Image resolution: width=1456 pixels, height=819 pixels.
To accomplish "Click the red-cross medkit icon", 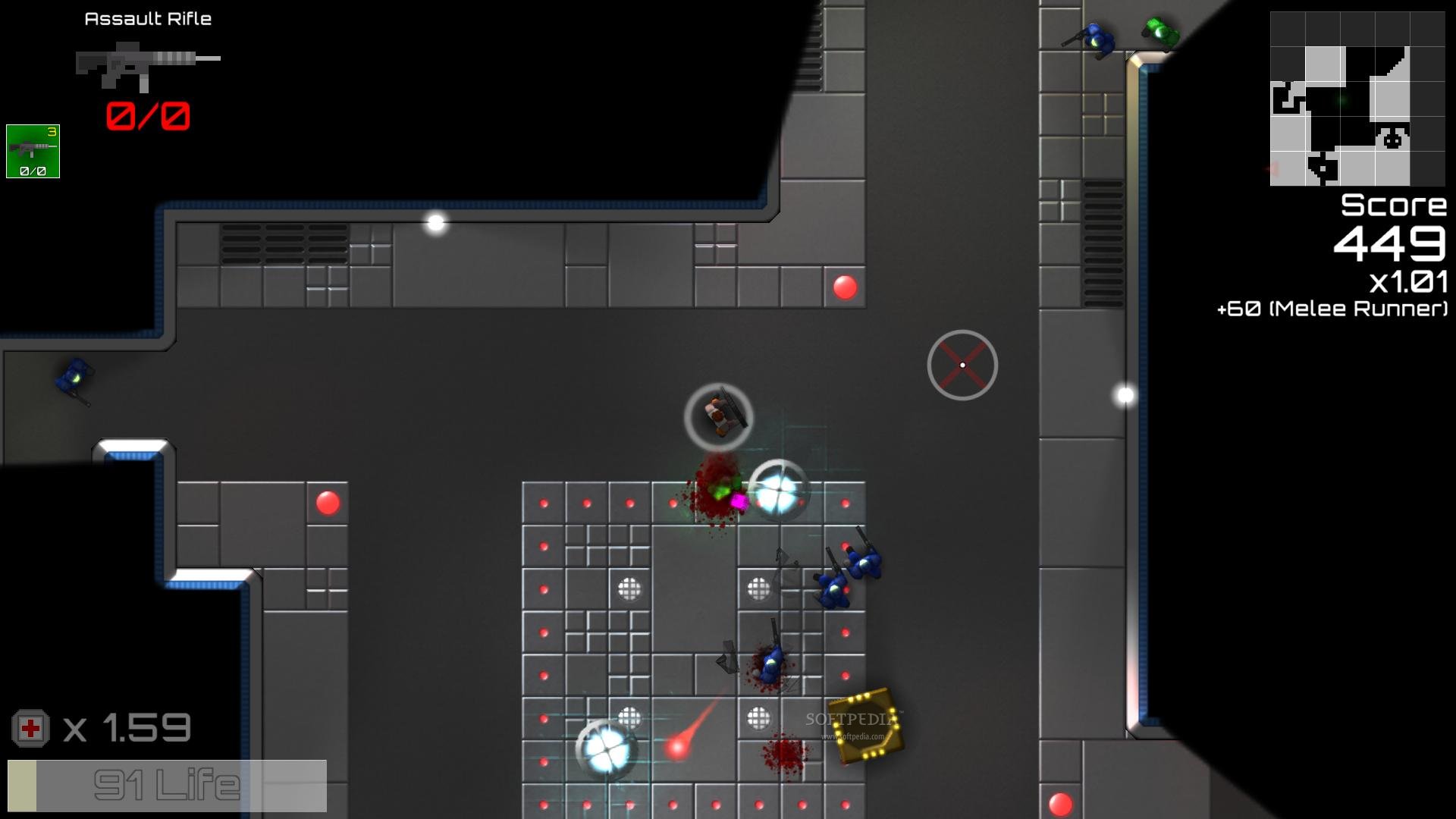I will 30,729.
